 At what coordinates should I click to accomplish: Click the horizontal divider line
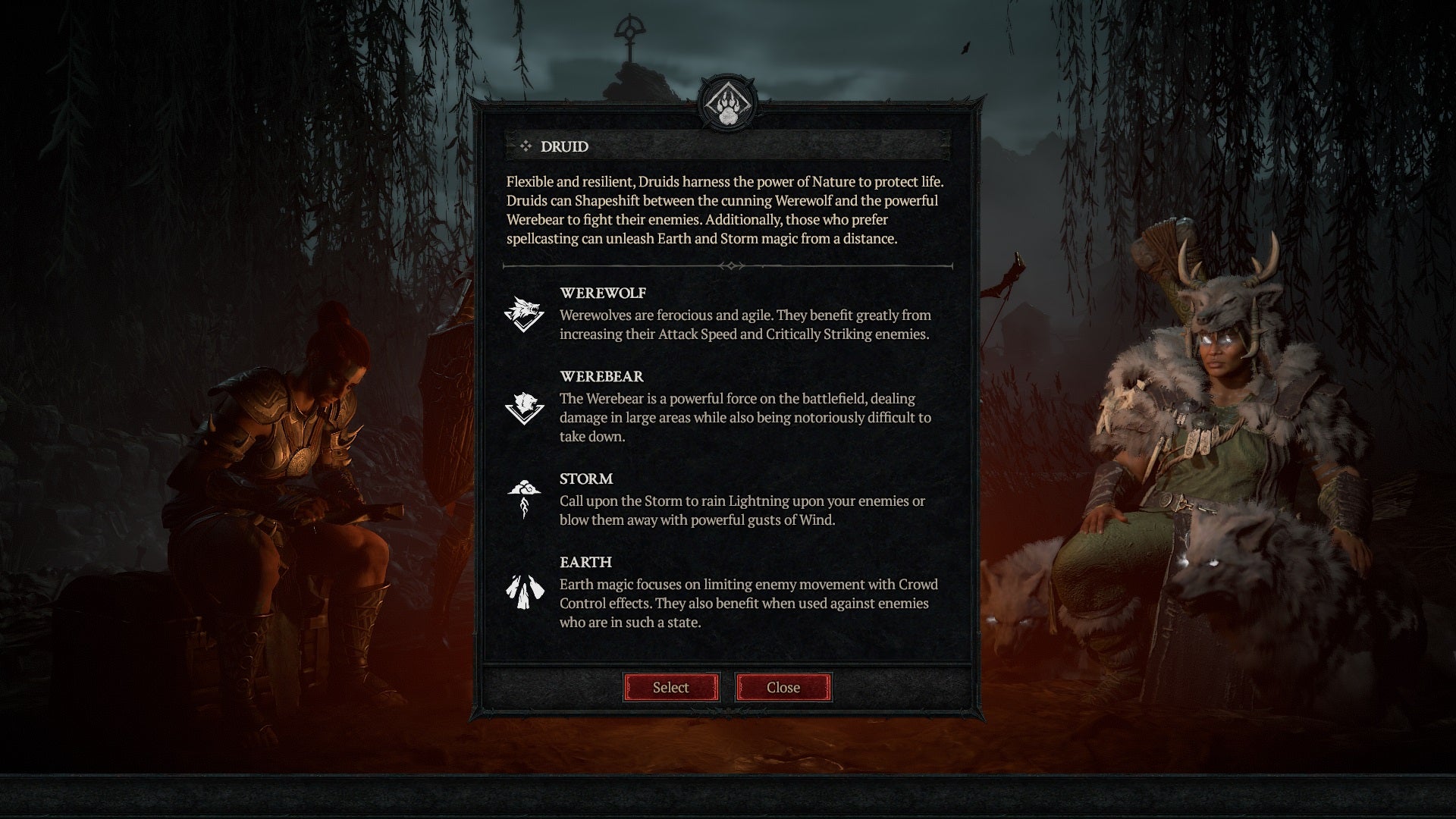[x=607, y=266]
